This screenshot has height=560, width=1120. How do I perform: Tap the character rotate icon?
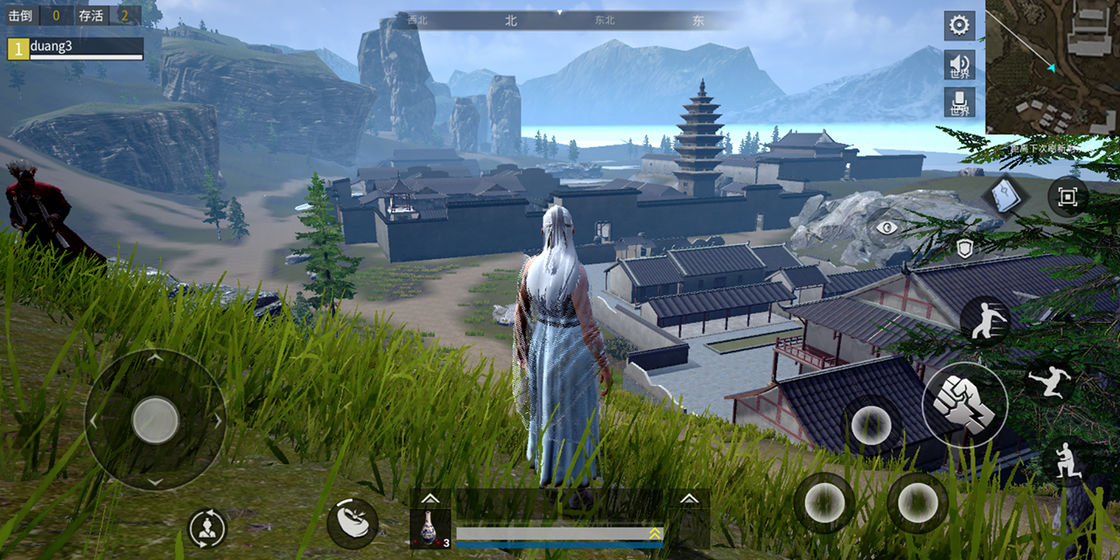pos(207,528)
